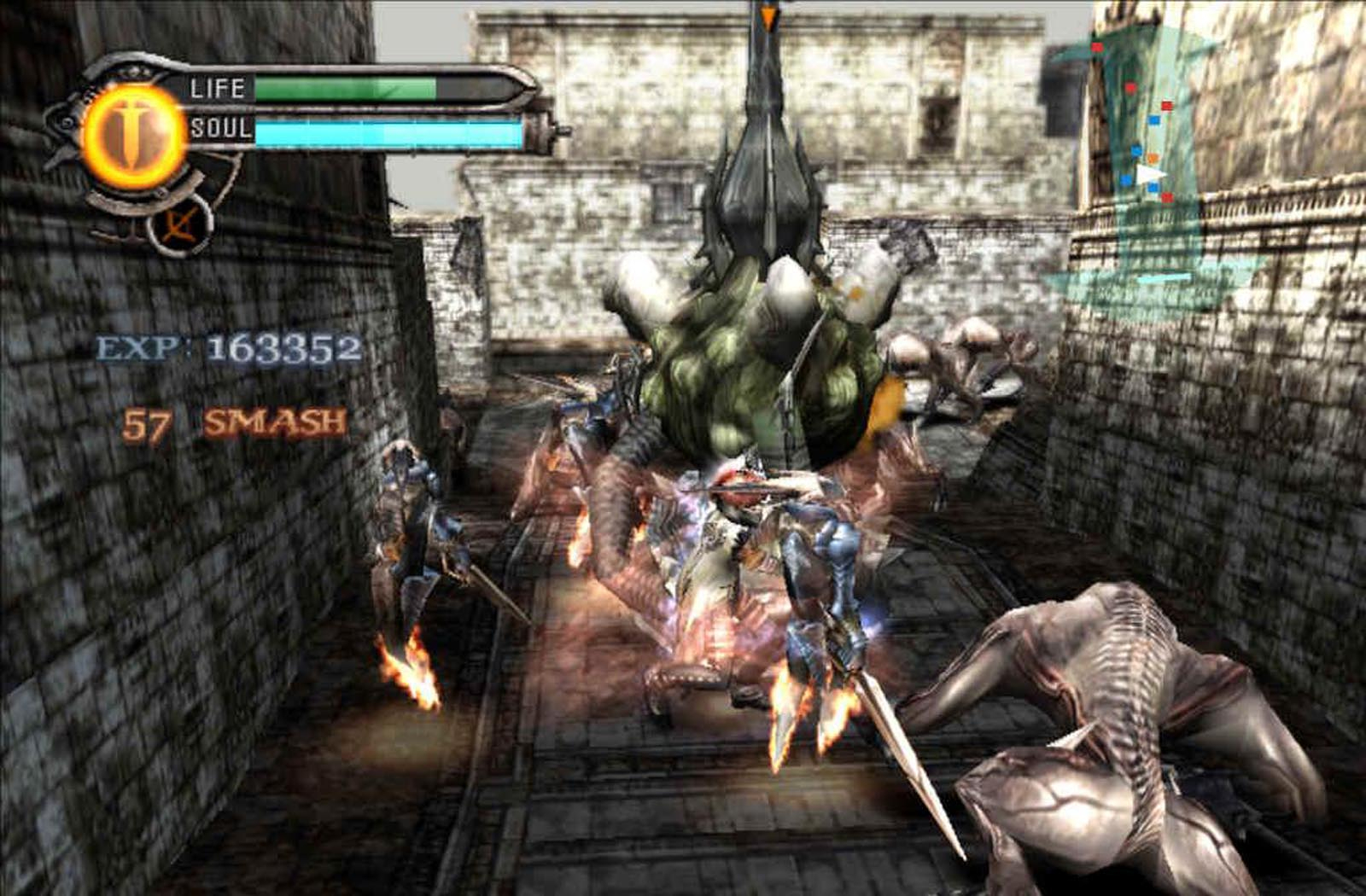Click the white player arrow on the minimap
This screenshot has width=1366, height=896.
(x=1149, y=174)
